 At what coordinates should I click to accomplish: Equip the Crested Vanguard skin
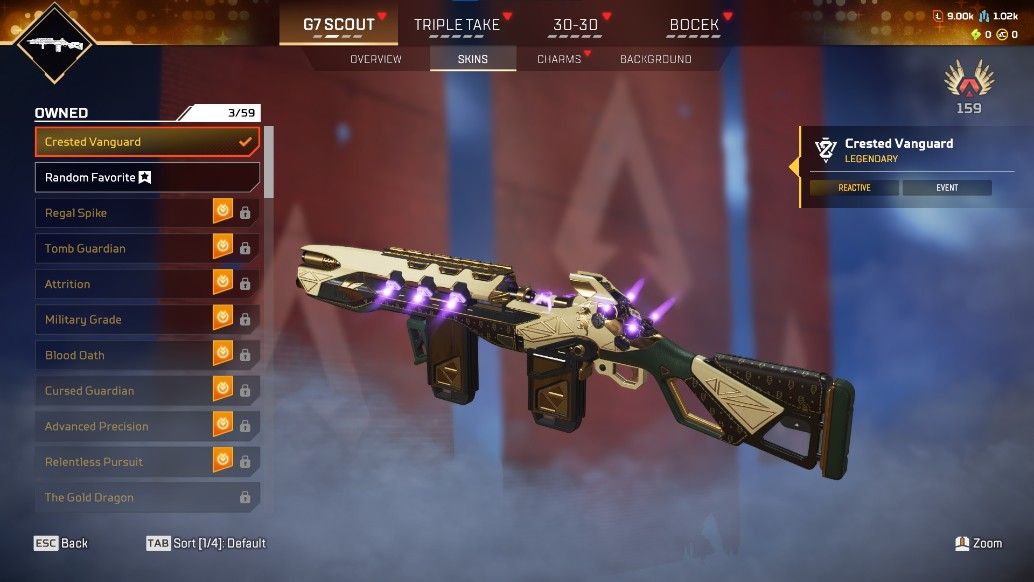147,142
